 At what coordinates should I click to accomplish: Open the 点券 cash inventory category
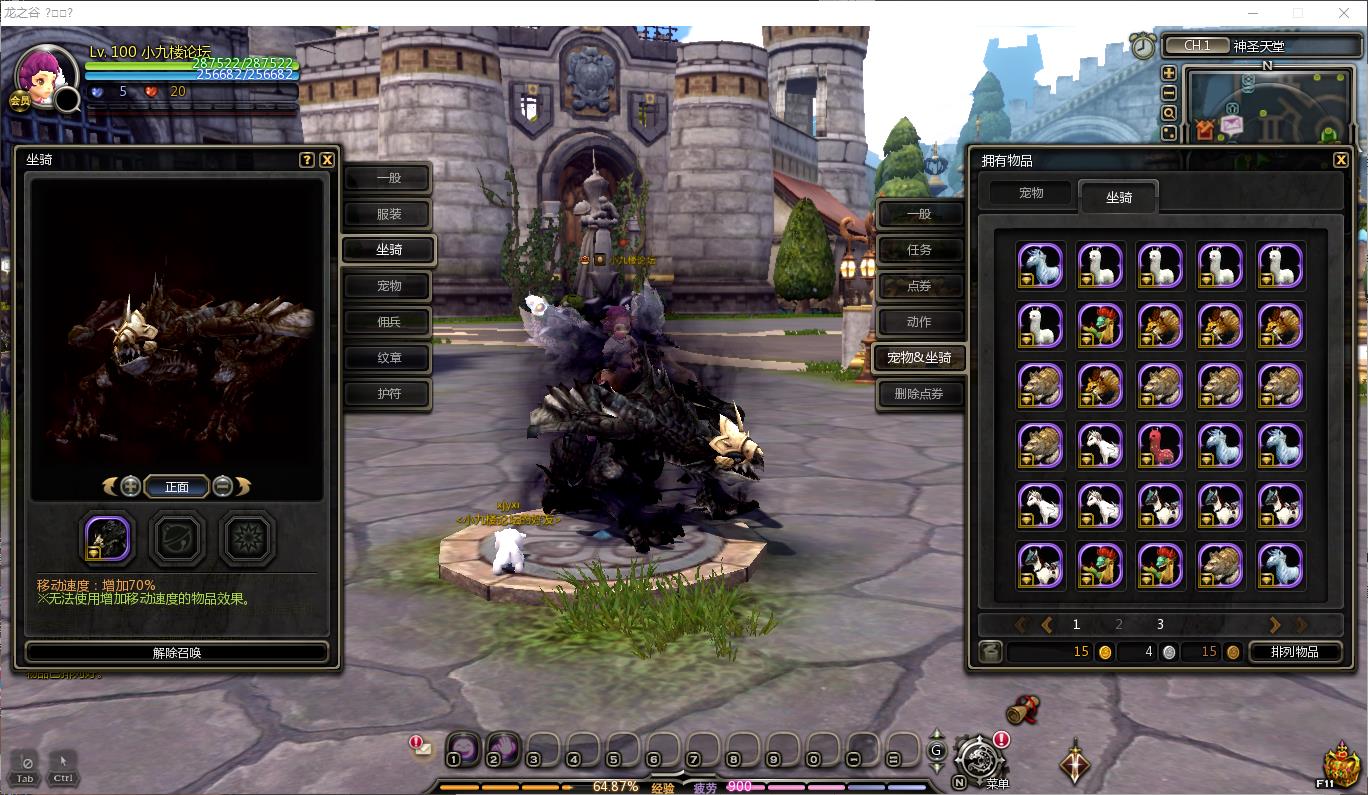[918, 286]
